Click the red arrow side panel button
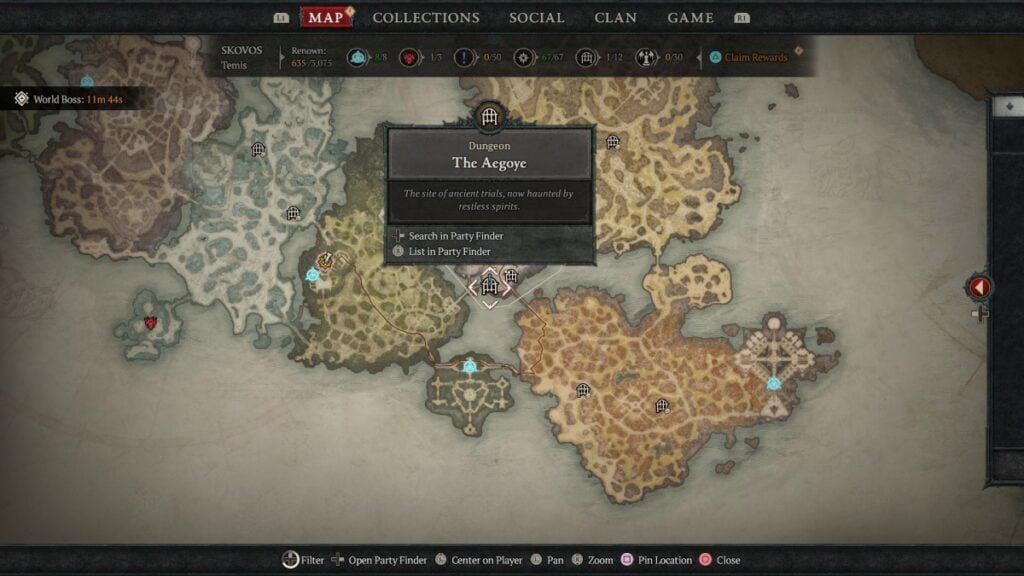Screen dimensions: 1024x576 tap(979, 288)
